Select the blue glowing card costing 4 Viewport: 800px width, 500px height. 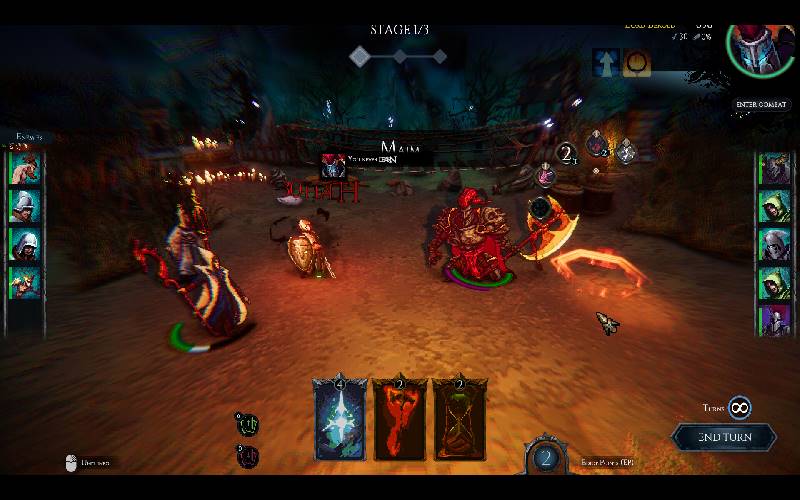pos(338,418)
